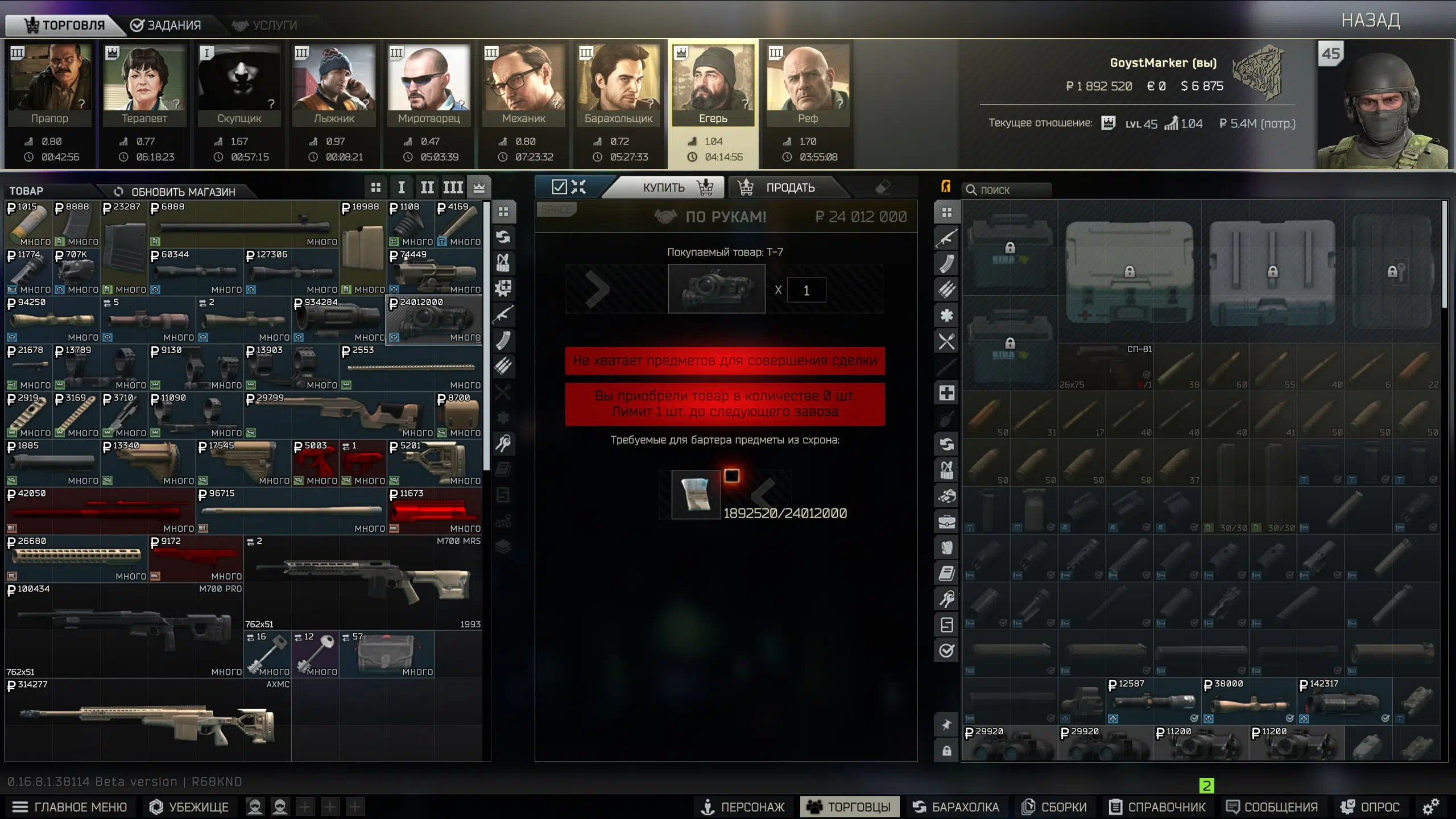Switch to the Задания tab
The image size is (1456, 819).
click(x=166, y=25)
